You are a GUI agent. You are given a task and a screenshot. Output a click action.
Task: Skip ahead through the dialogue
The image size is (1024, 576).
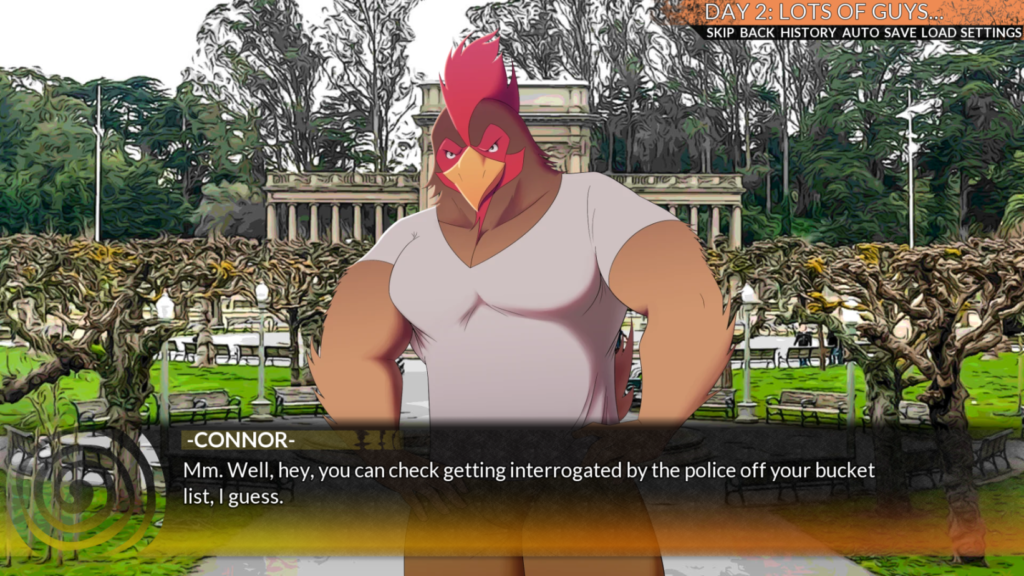click(x=720, y=33)
